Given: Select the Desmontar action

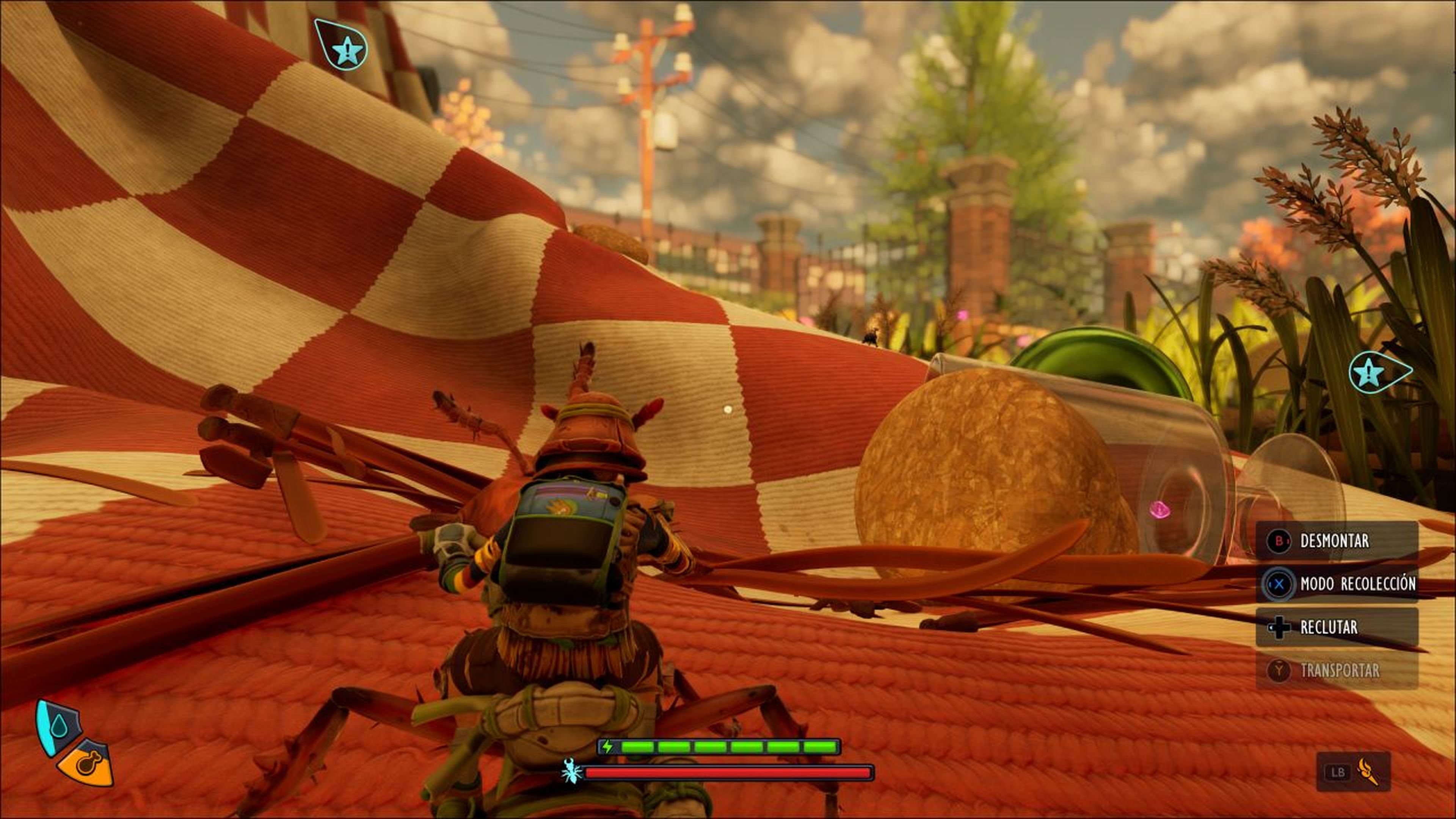Looking at the screenshot, I should click(x=1336, y=541).
